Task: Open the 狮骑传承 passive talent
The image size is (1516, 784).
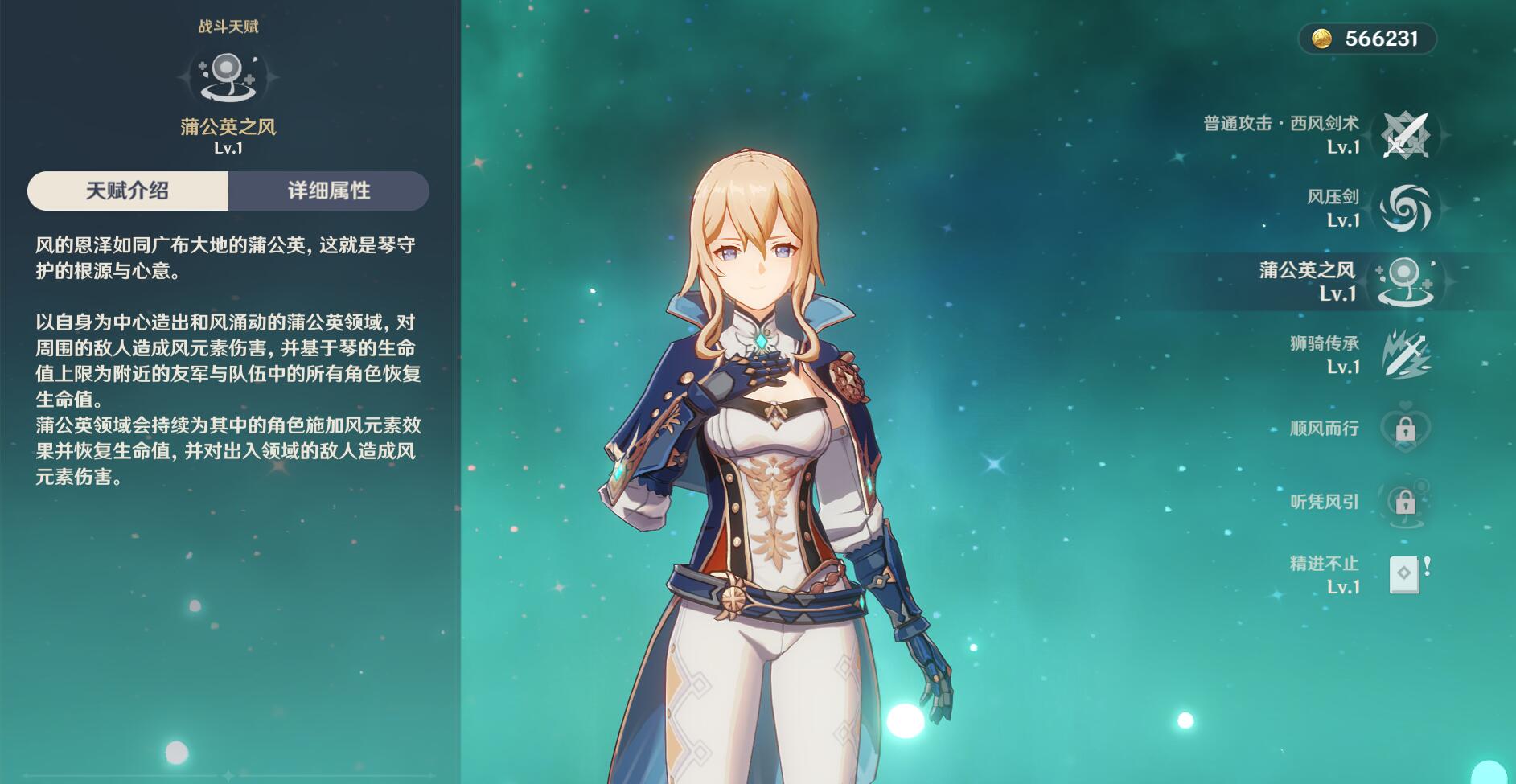Action: tap(1404, 355)
